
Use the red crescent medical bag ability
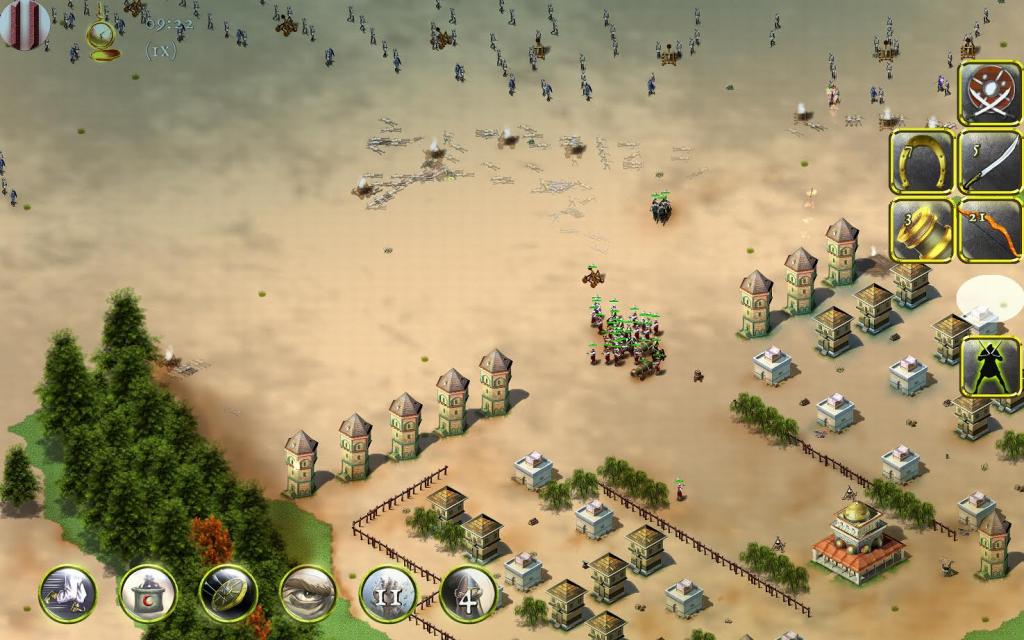click(x=148, y=594)
